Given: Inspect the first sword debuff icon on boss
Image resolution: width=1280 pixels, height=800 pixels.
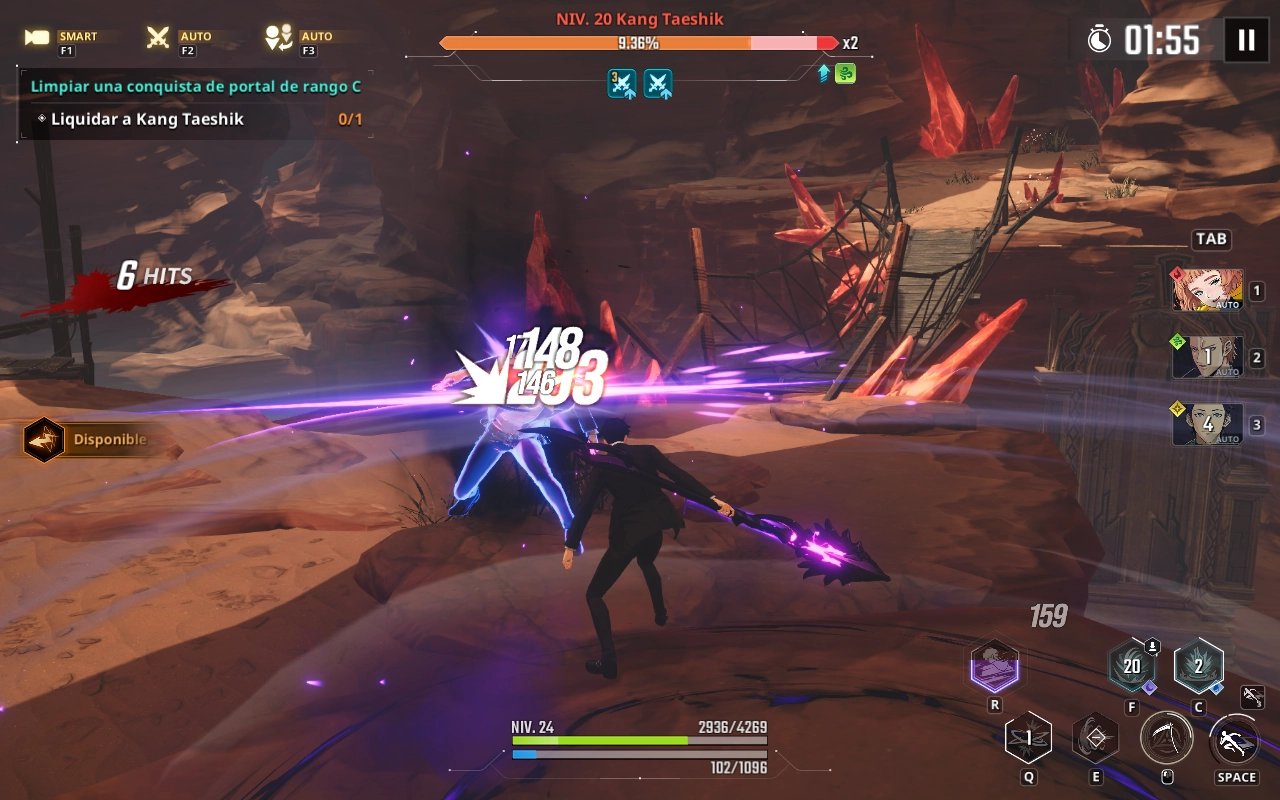Looking at the screenshot, I should (x=622, y=83).
